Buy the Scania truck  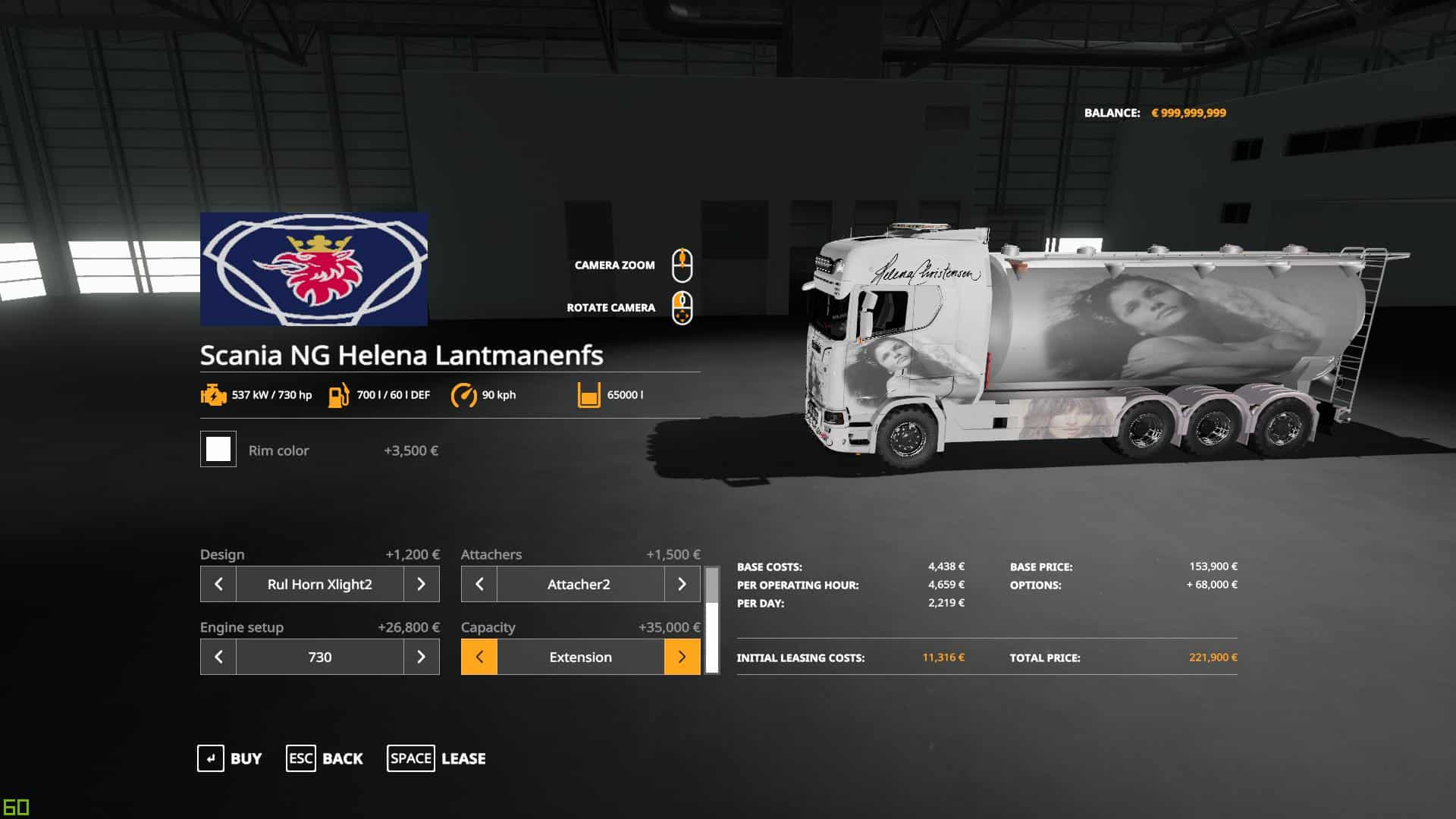coord(230,758)
